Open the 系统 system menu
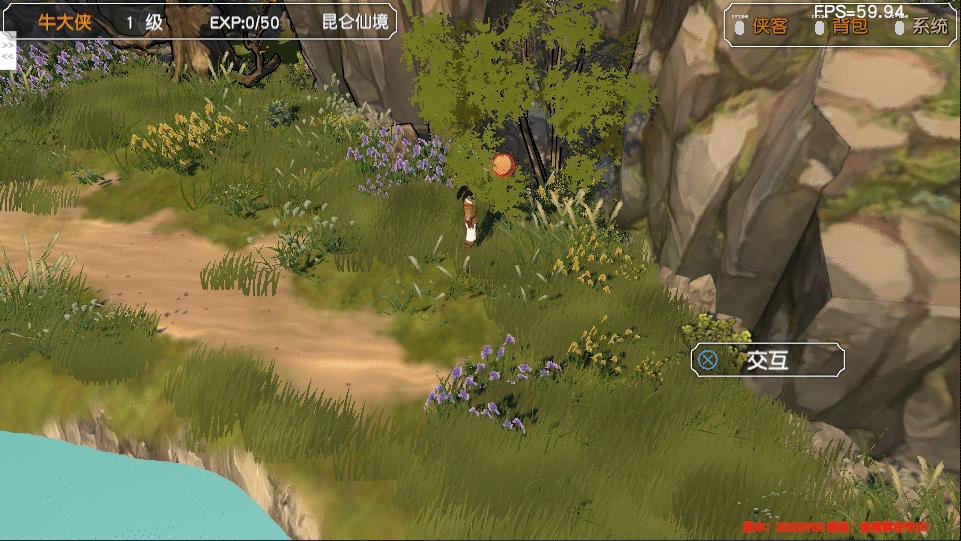 (929, 27)
